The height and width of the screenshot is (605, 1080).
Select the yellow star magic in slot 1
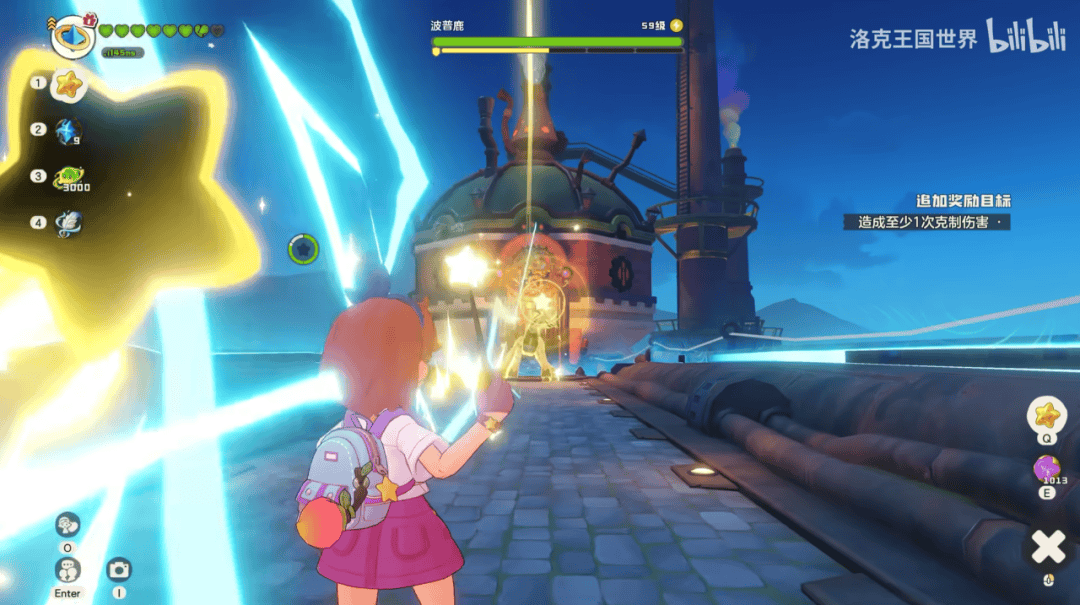tap(68, 85)
